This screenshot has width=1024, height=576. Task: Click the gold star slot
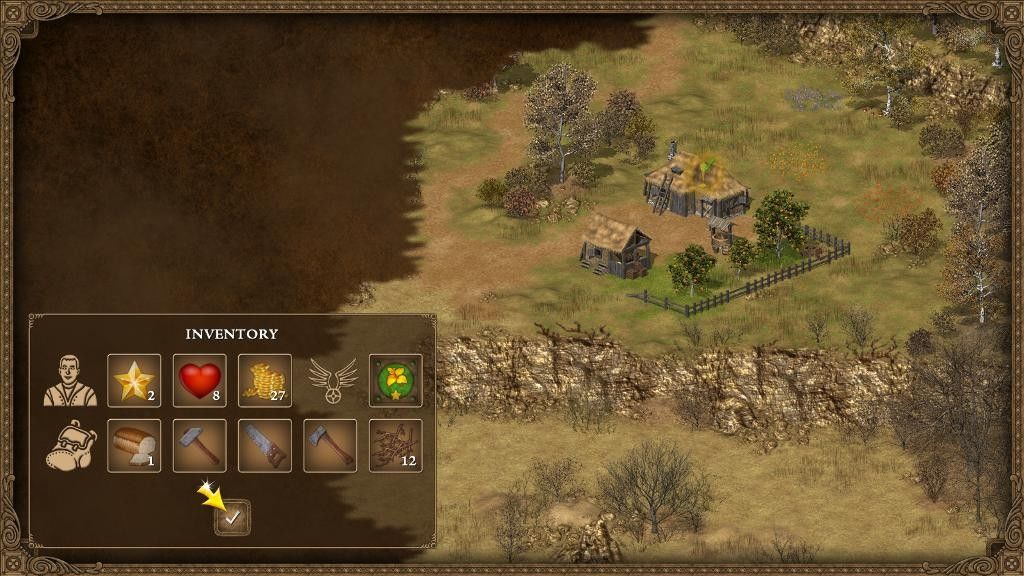134,380
